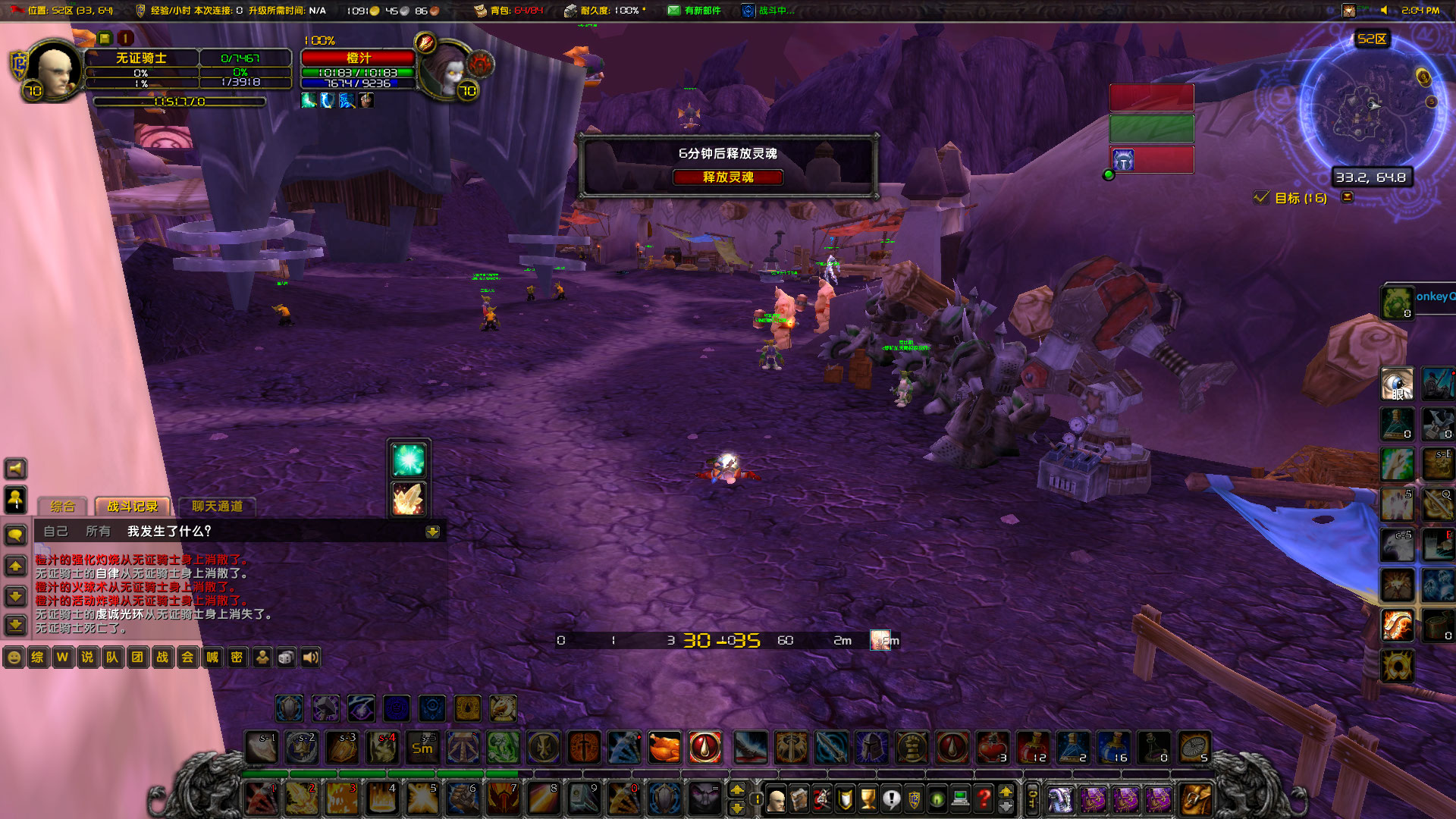Select the 自己 combat log filter
The width and height of the screenshot is (1456, 819).
55,531
